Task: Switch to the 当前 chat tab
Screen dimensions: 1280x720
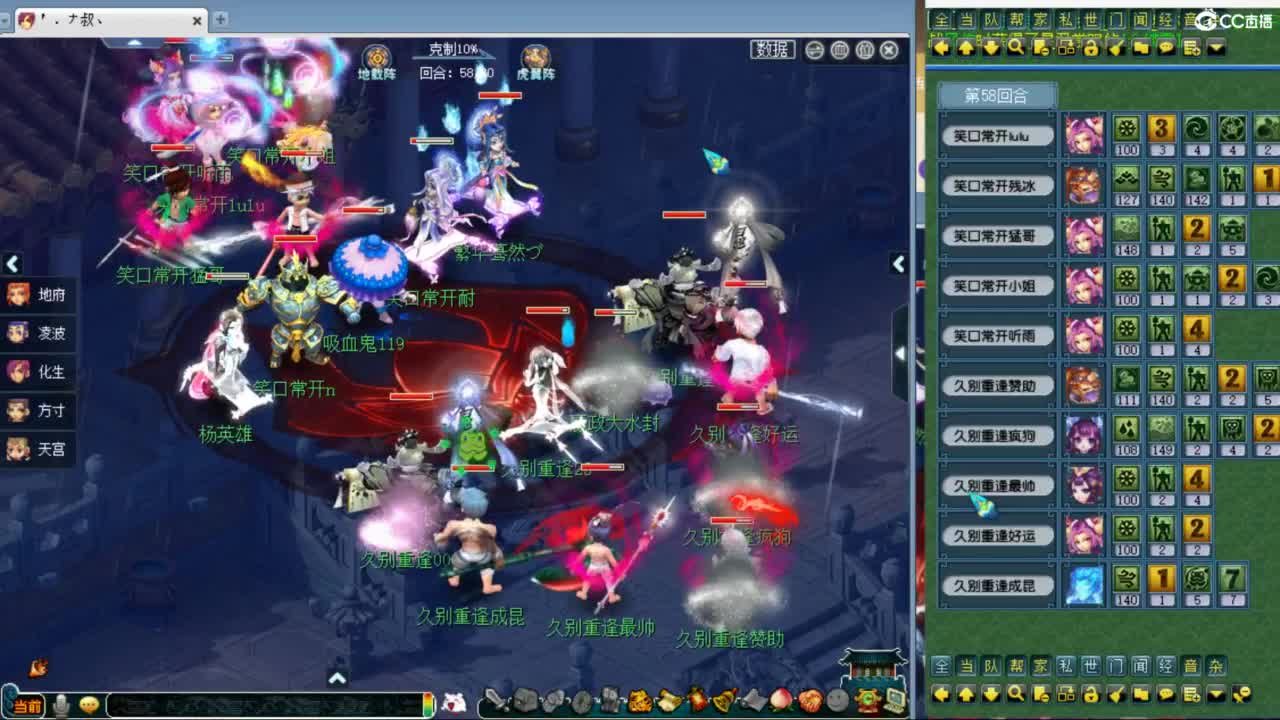Action: [x=27, y=706]
